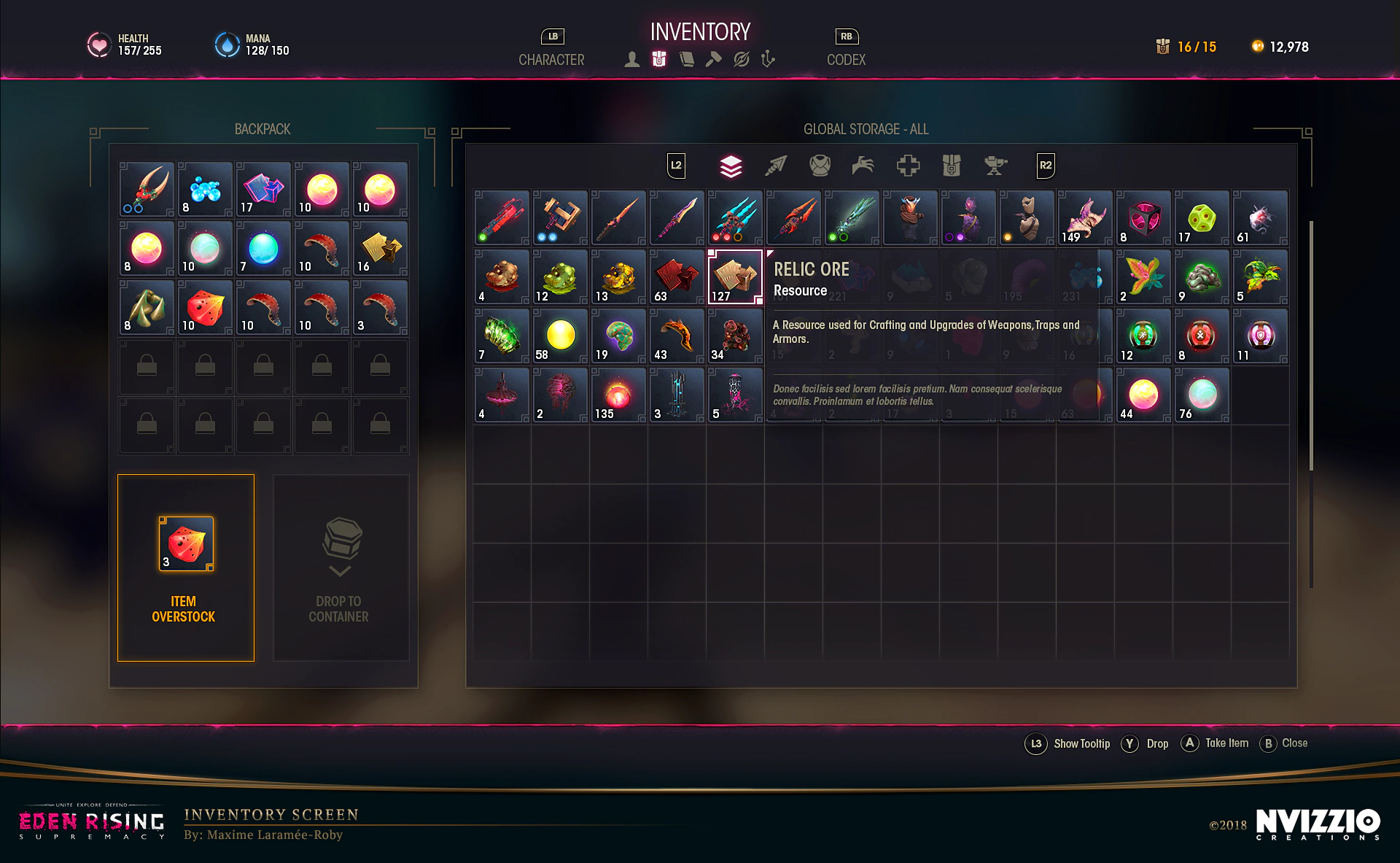The width and height of the screenshot is (1400, 863).
Task: Choose the pink winged item stack of 149
Action: [1085, 218]
